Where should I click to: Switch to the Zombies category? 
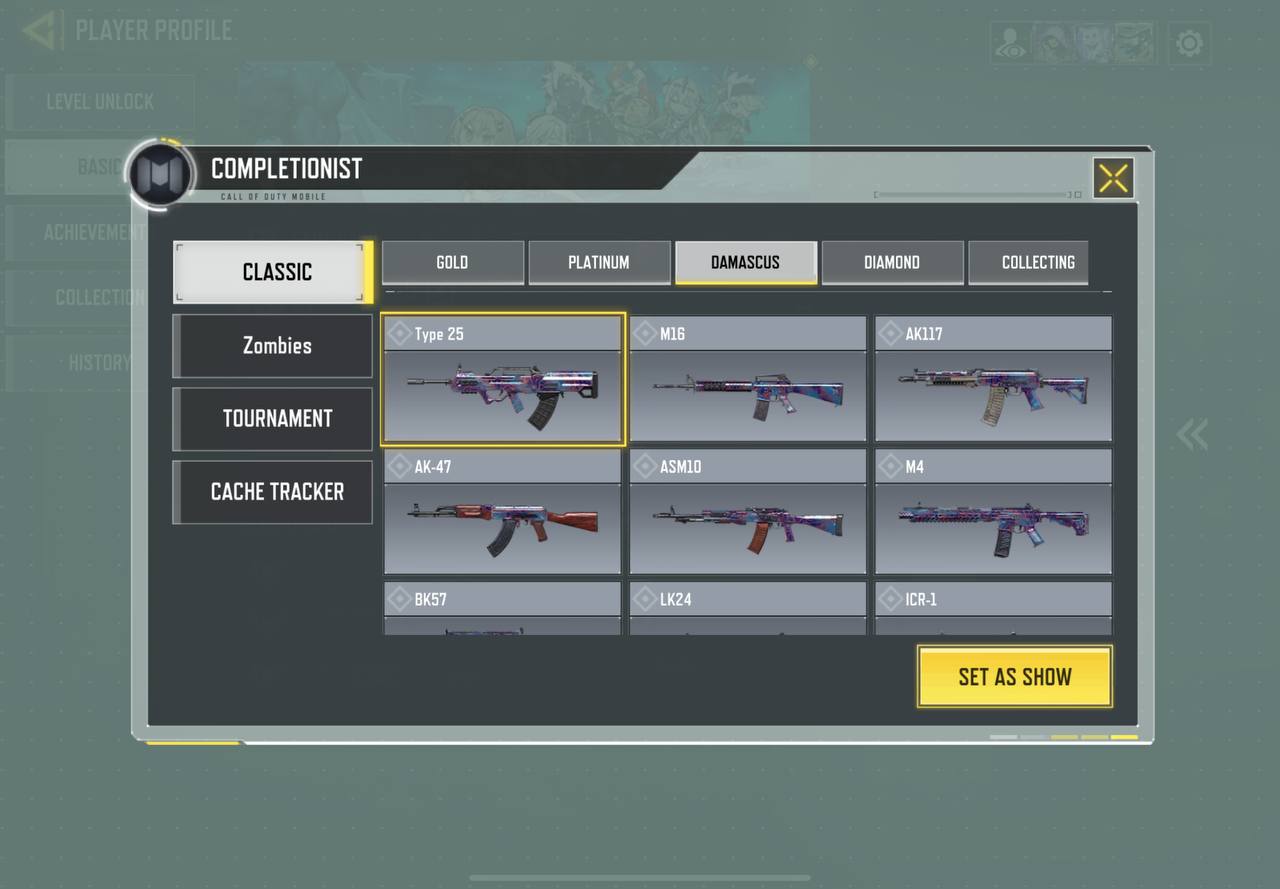(272, 346)
